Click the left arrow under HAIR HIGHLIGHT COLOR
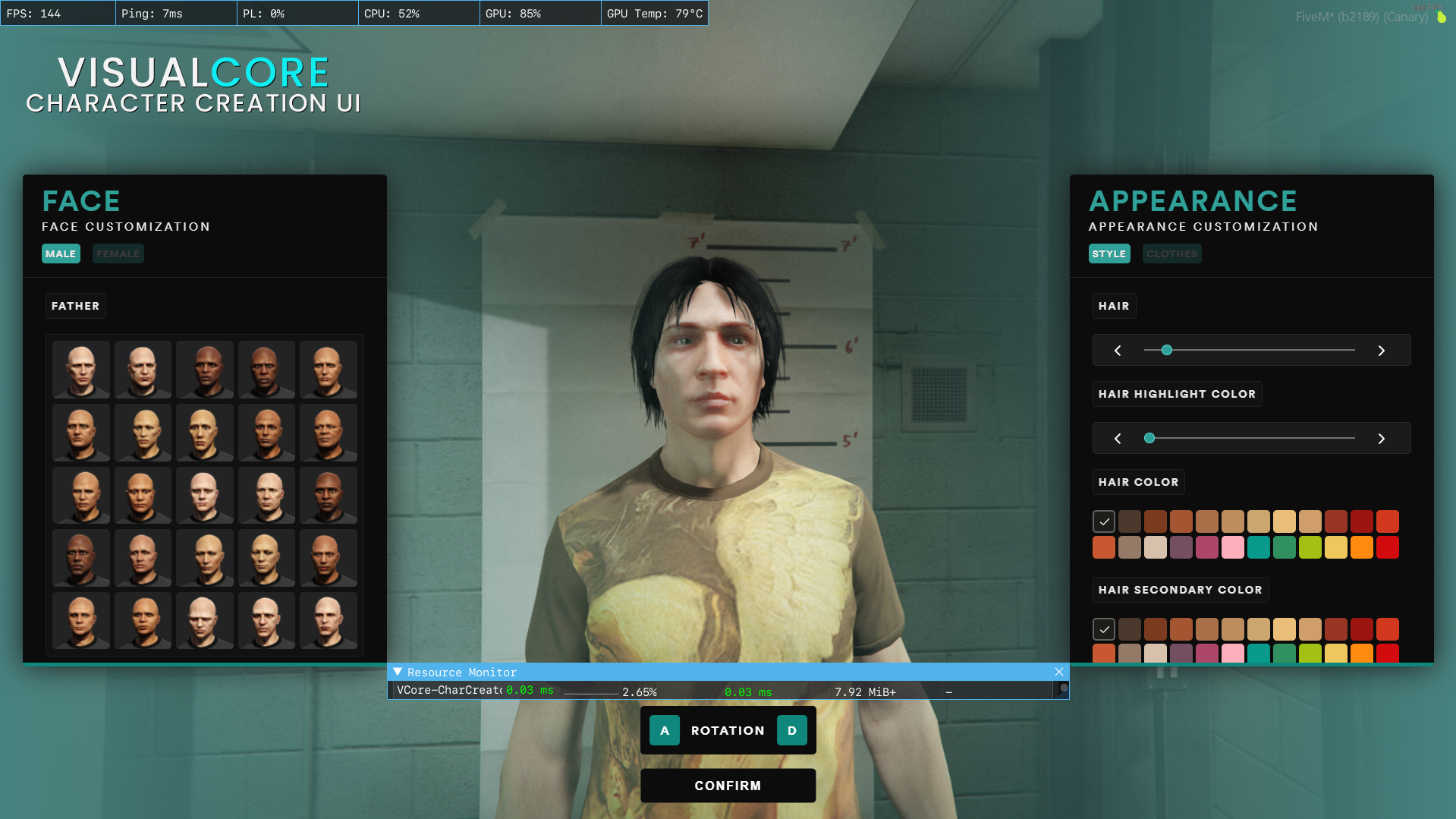The image size is (1456, 819). pos(1116,438)
